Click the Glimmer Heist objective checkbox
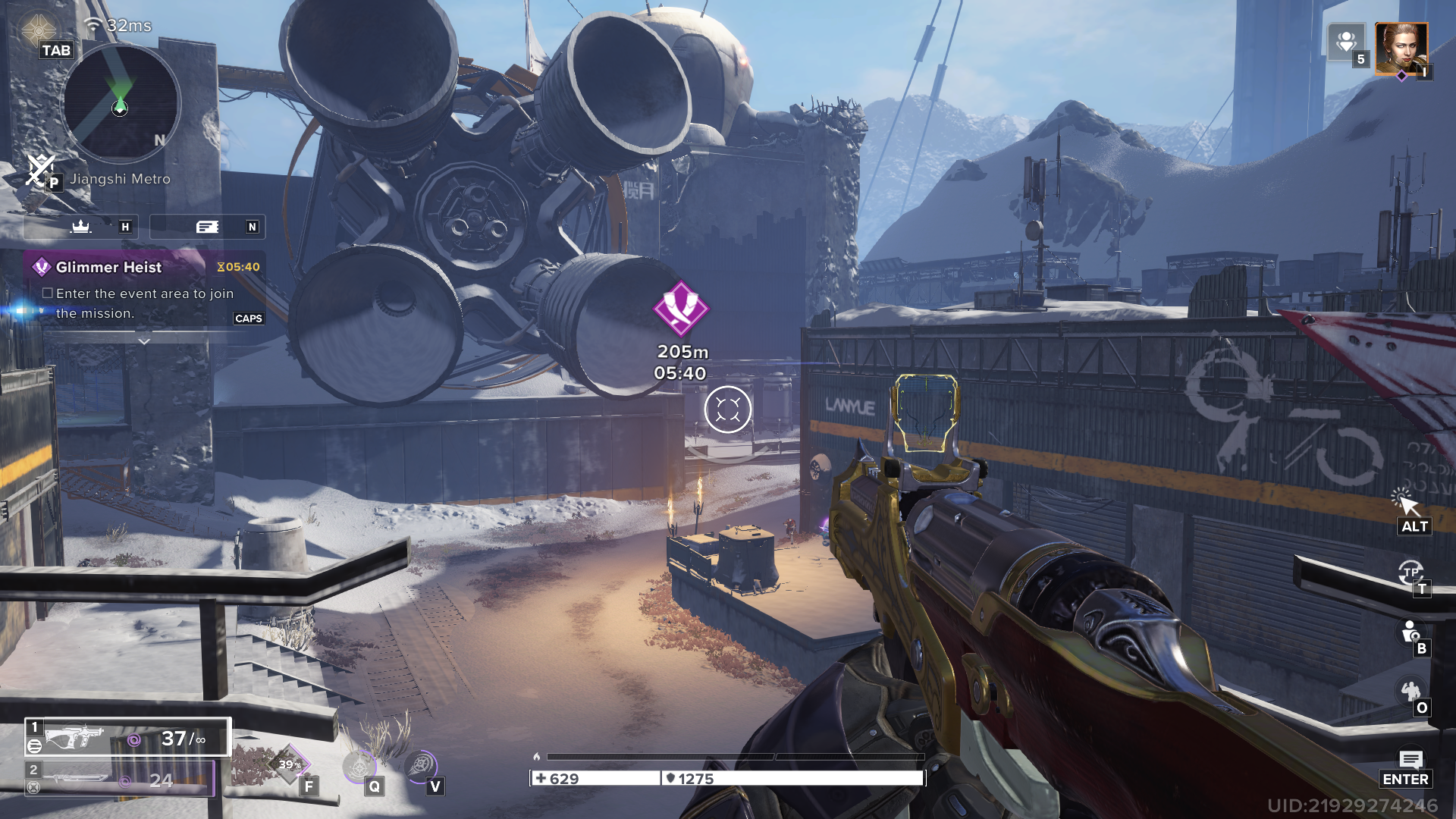Screen dimensions: 1456x819 (x=48, y=293)
